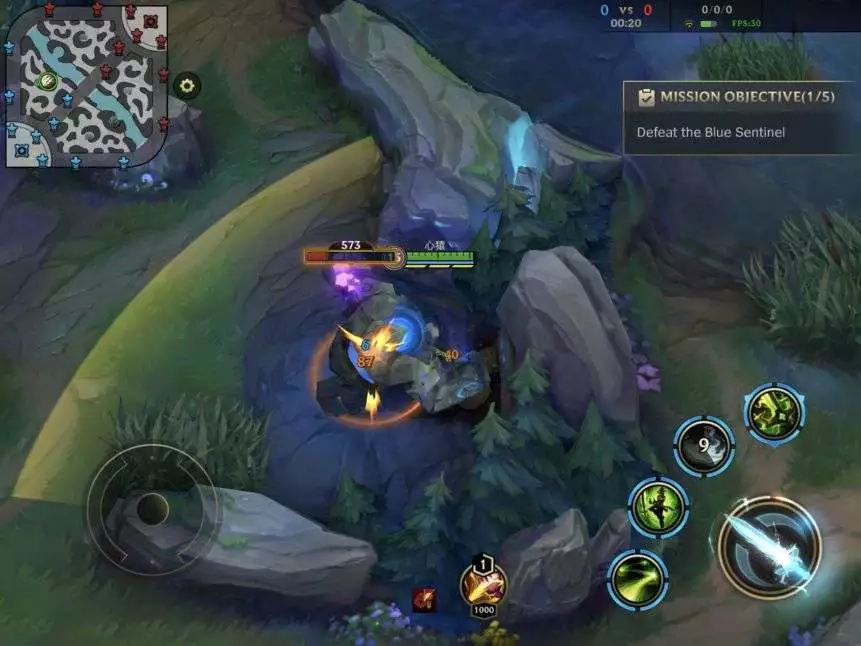This screenshot has width=861, height=646.
Task: Open the settings gear beside the minimap
Action: pyautogui.click(x=186, y=85)
